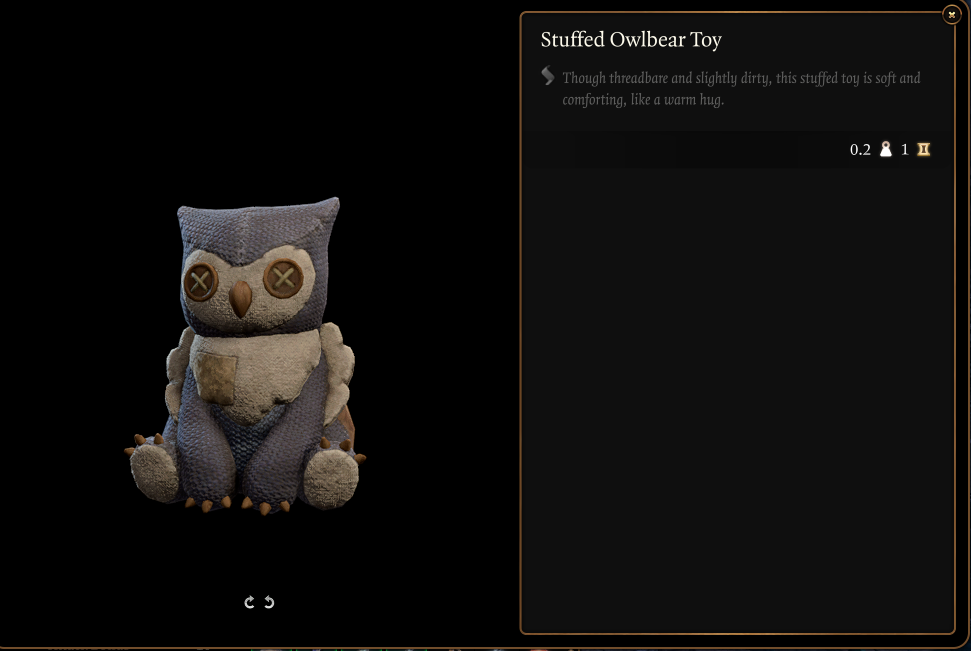971x651 pixels.
Task: Close the Stuffed Owlbear Toy examine window
Action: [x=951, y=15]
